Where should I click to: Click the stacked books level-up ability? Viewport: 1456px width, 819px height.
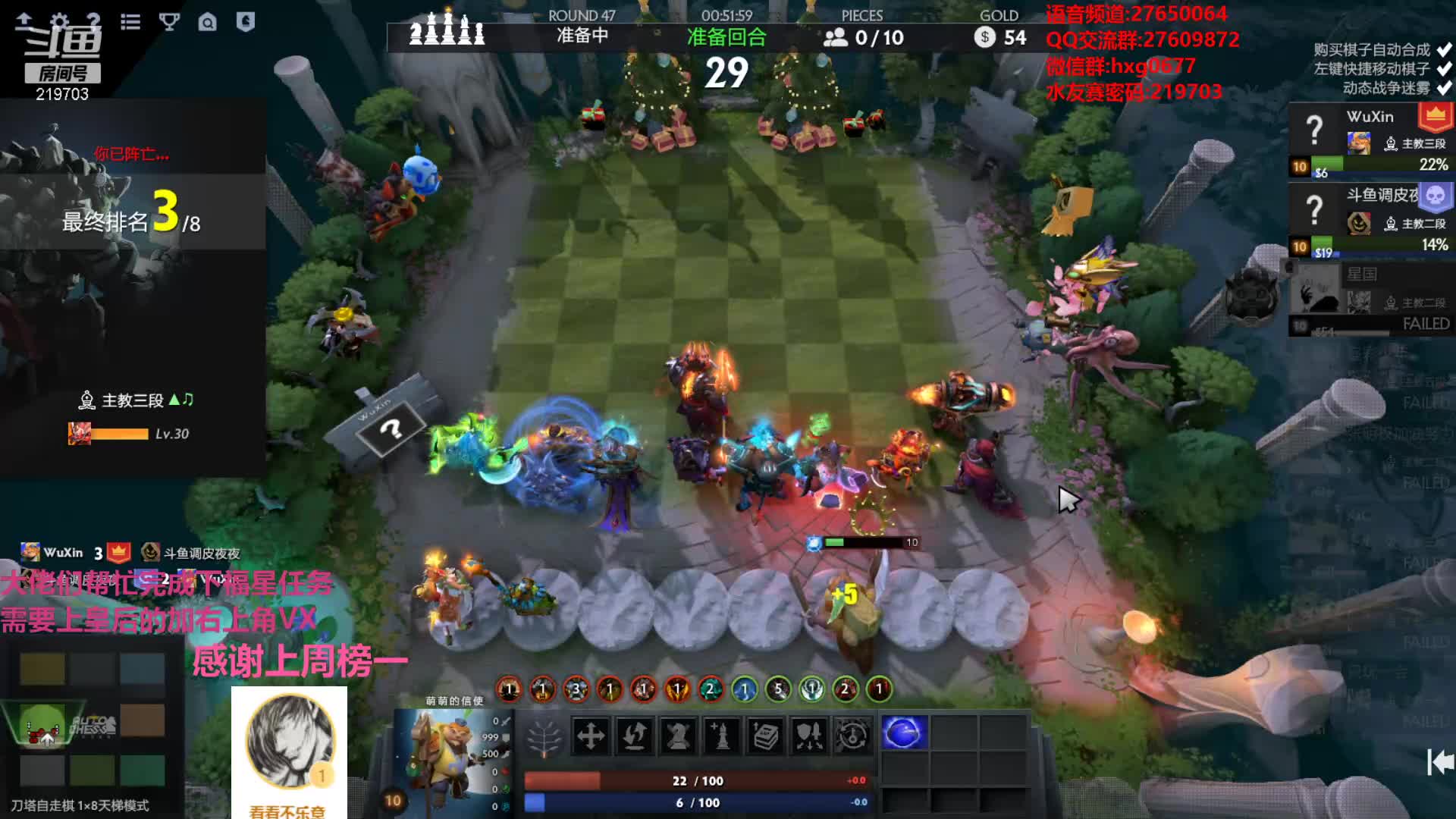pyautogui.click(x=765, y=735)
